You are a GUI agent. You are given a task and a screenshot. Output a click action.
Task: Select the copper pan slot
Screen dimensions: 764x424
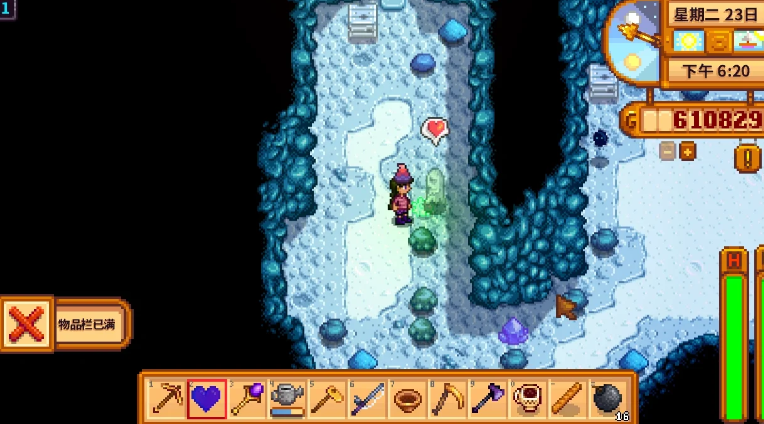click(406, 399)
